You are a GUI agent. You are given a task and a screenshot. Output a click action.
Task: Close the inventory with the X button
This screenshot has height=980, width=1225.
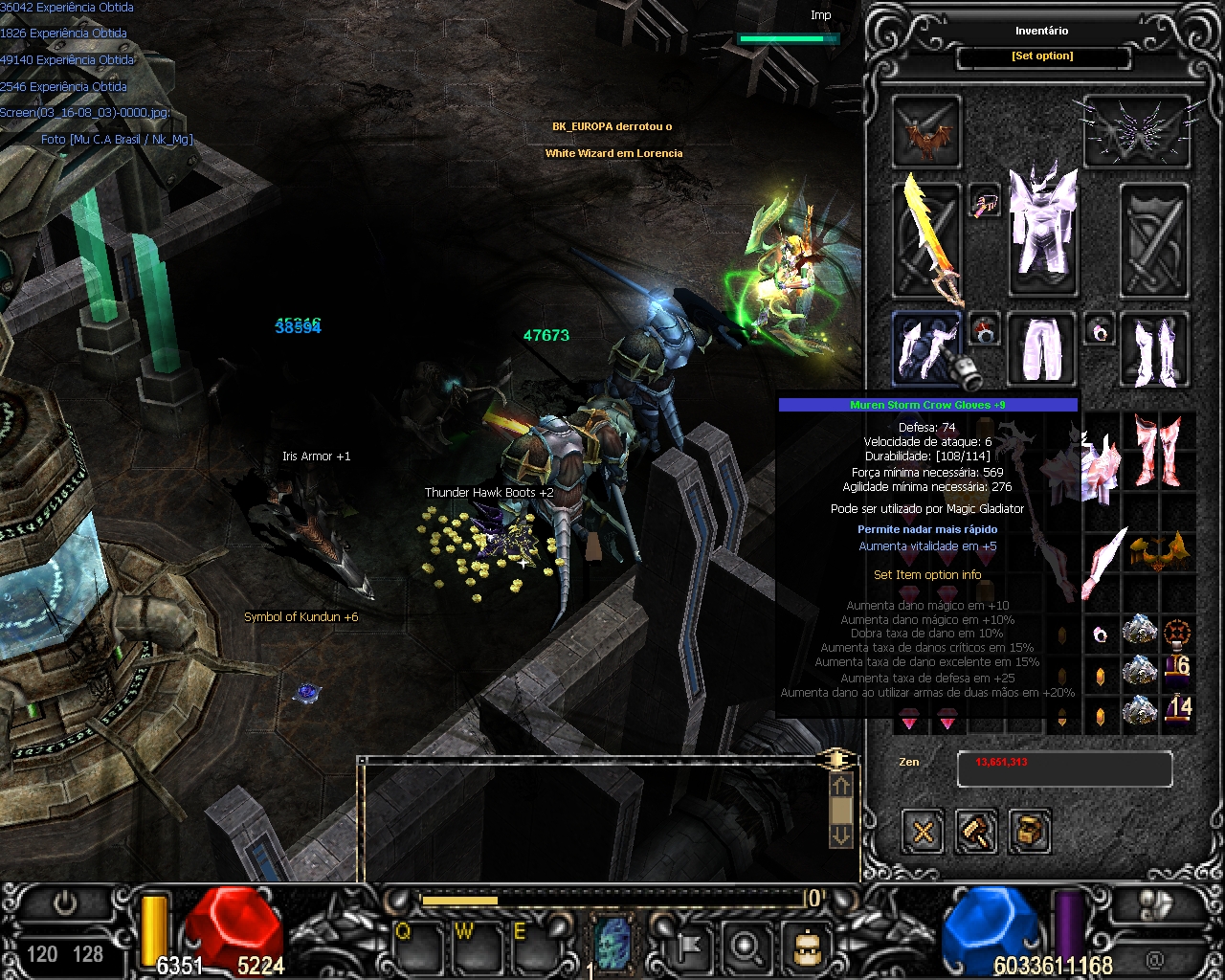click(923, 832)
